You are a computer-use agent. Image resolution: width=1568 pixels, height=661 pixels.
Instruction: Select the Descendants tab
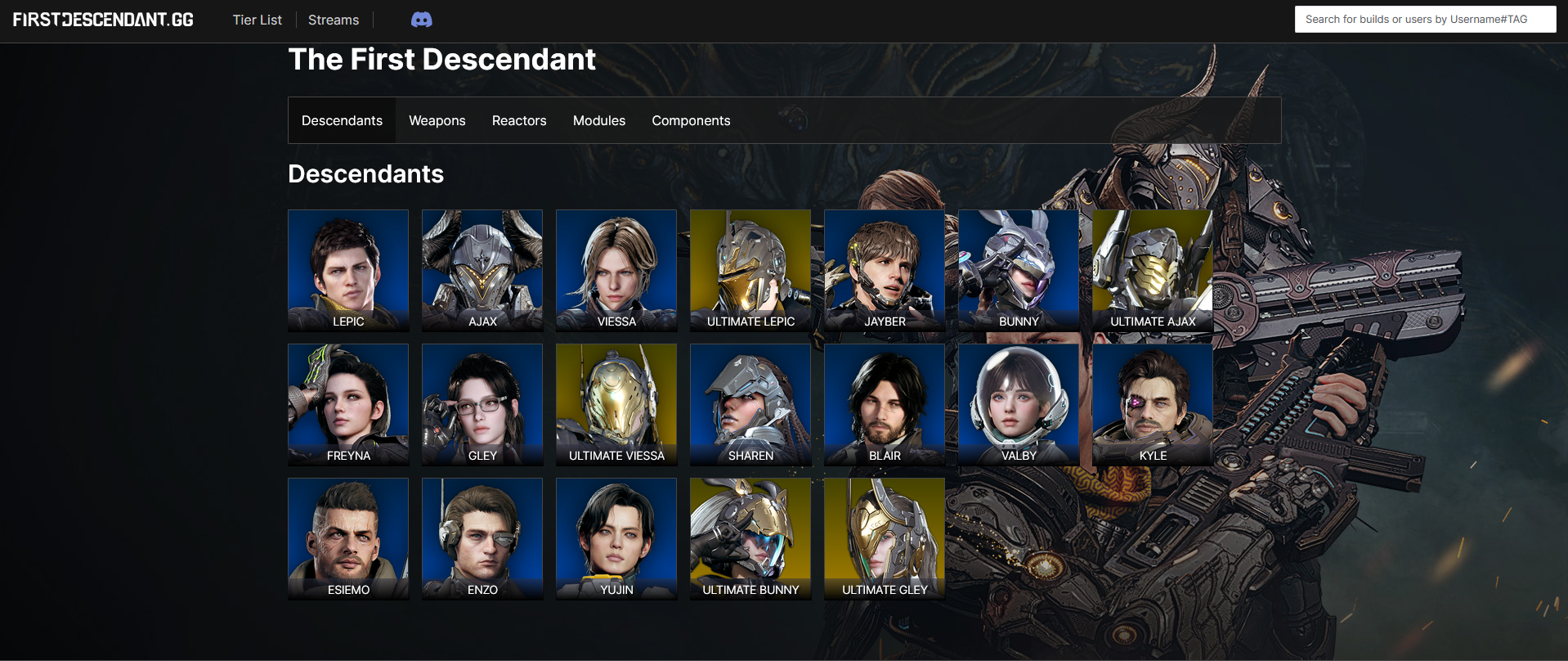click(342, 120)
